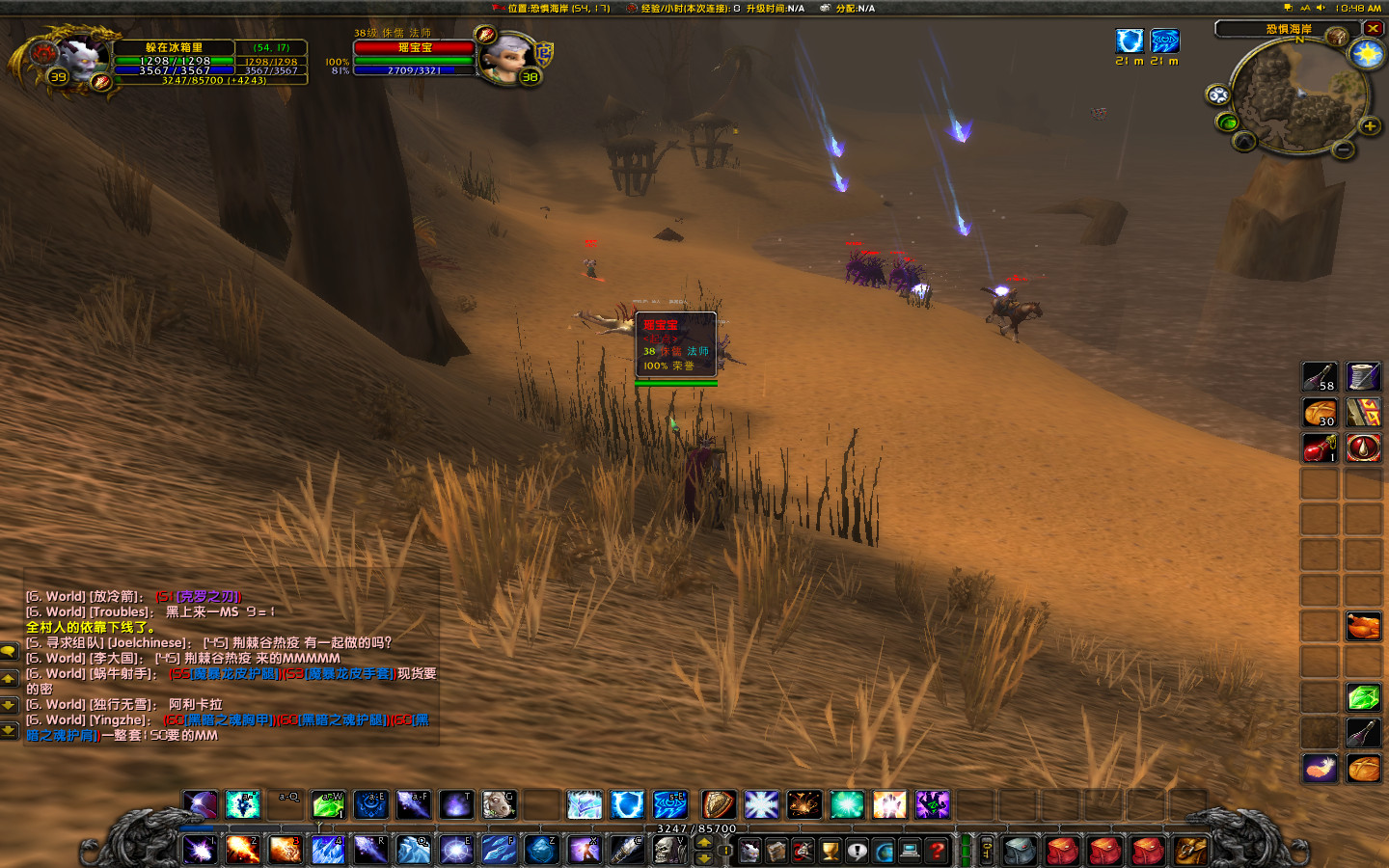Viewport: 1389px width, 868px height.
Task: Open the minimap tracking menu icon
Action: (1219, 94)
